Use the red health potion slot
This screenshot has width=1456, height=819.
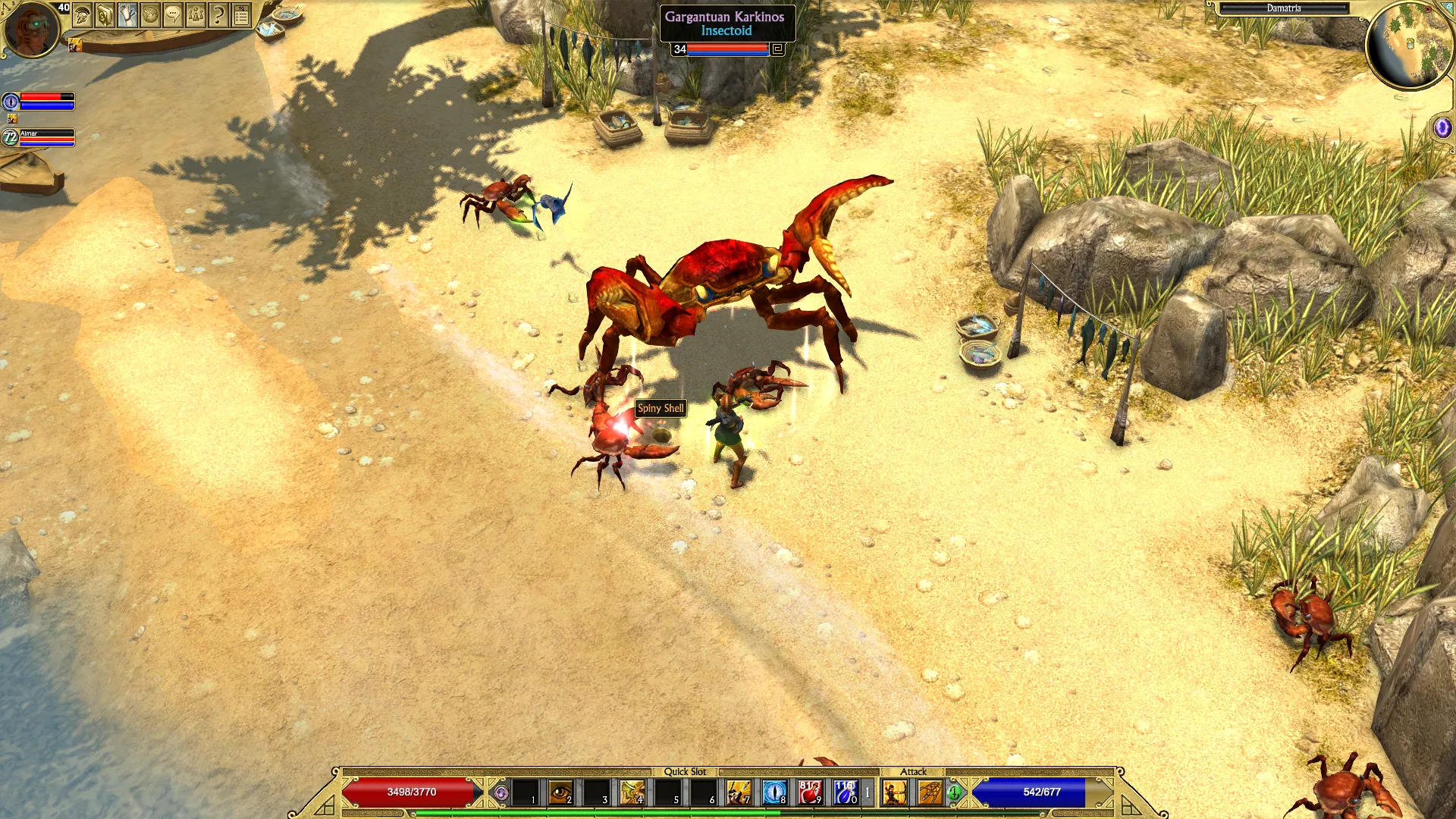[809, 792]
